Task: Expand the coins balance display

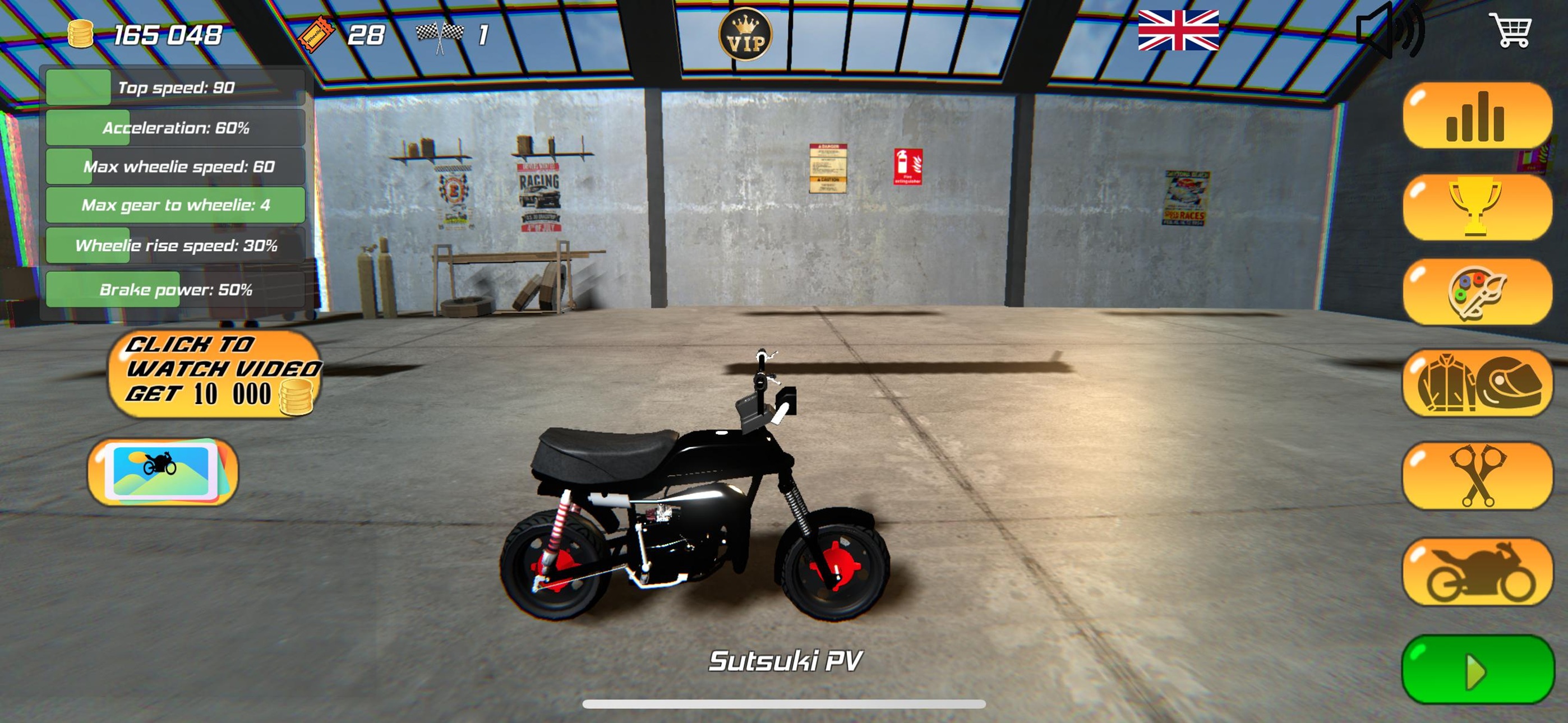Action: click(151, 35)
